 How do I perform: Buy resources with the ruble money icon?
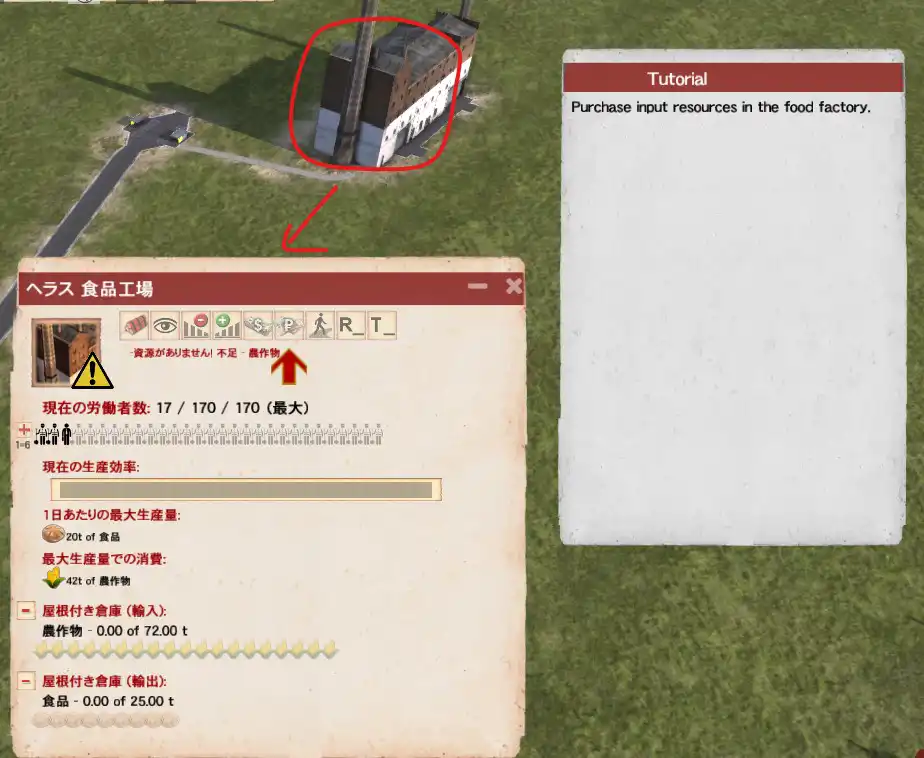click(289, 325)
